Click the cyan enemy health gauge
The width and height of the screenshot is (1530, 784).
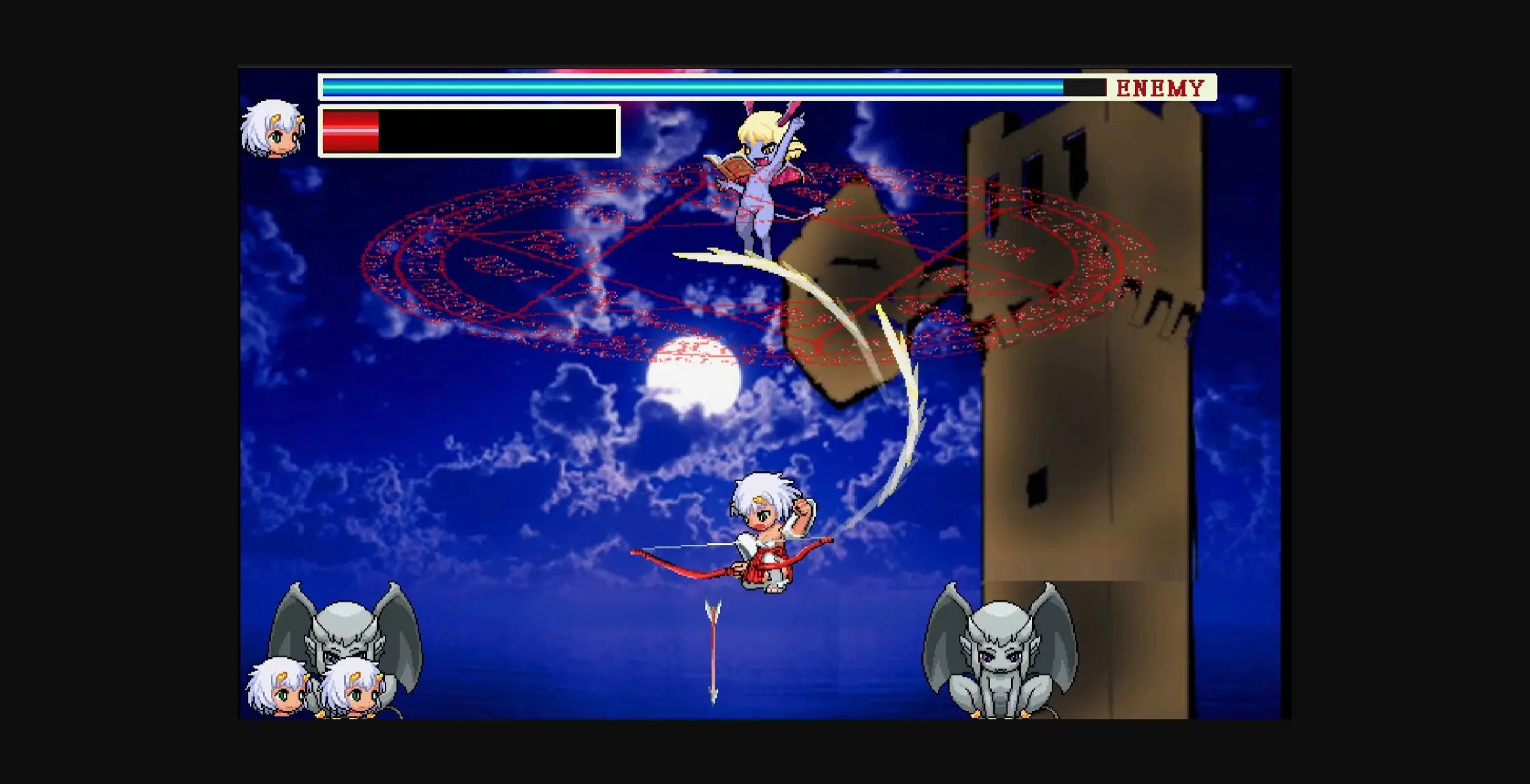(x=681, y=86)
